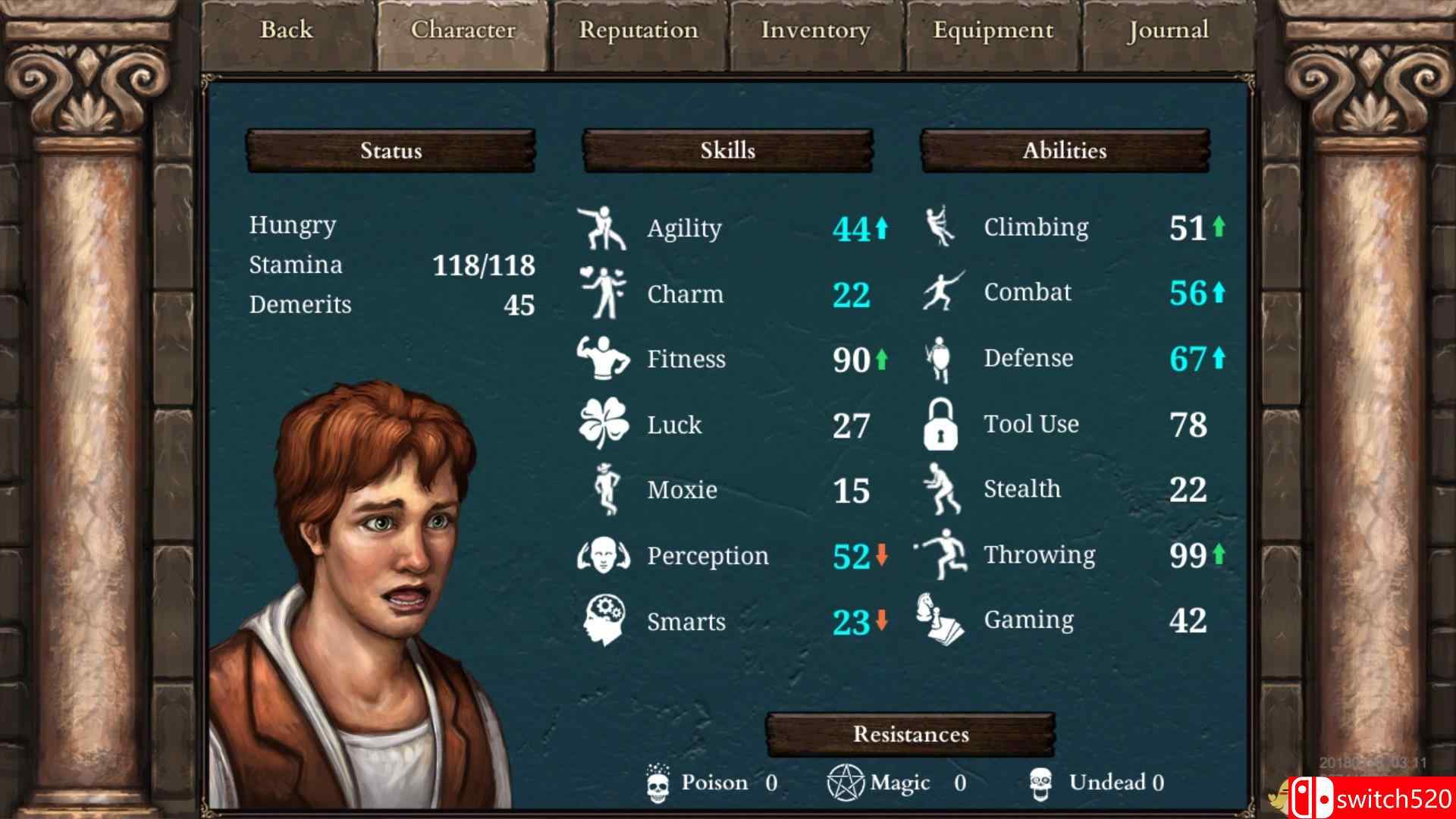1456x819 pixels.
Task: Select the Combat fencer icon
Action: [x=942, y=292]
